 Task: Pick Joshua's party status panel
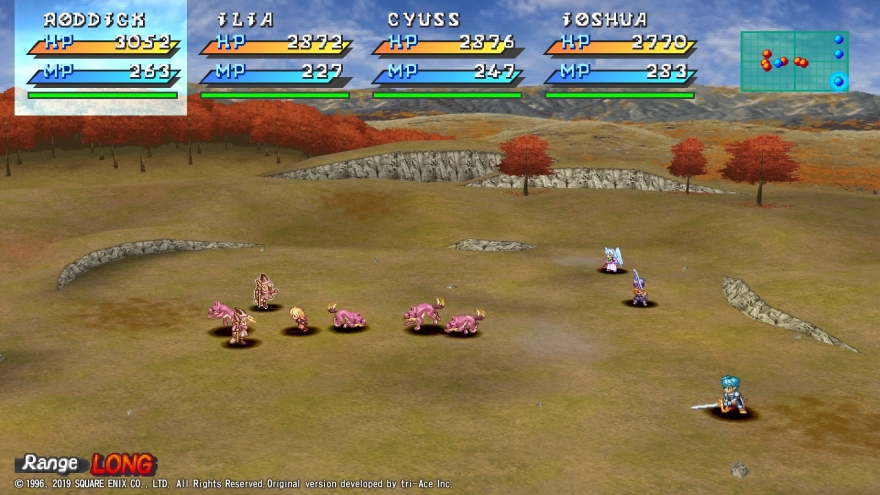coord(619,57)
